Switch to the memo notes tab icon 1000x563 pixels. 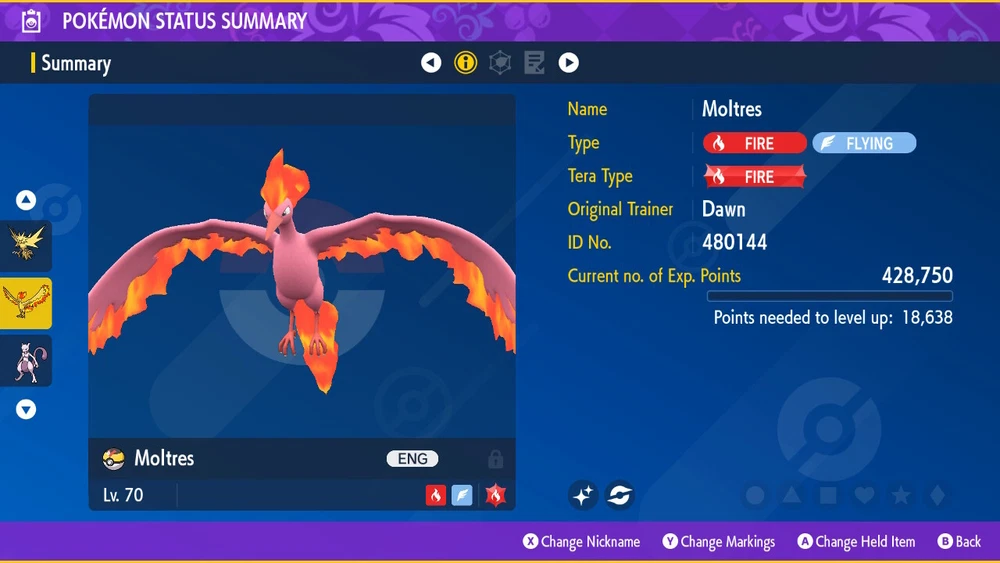[x=534, y=63]
